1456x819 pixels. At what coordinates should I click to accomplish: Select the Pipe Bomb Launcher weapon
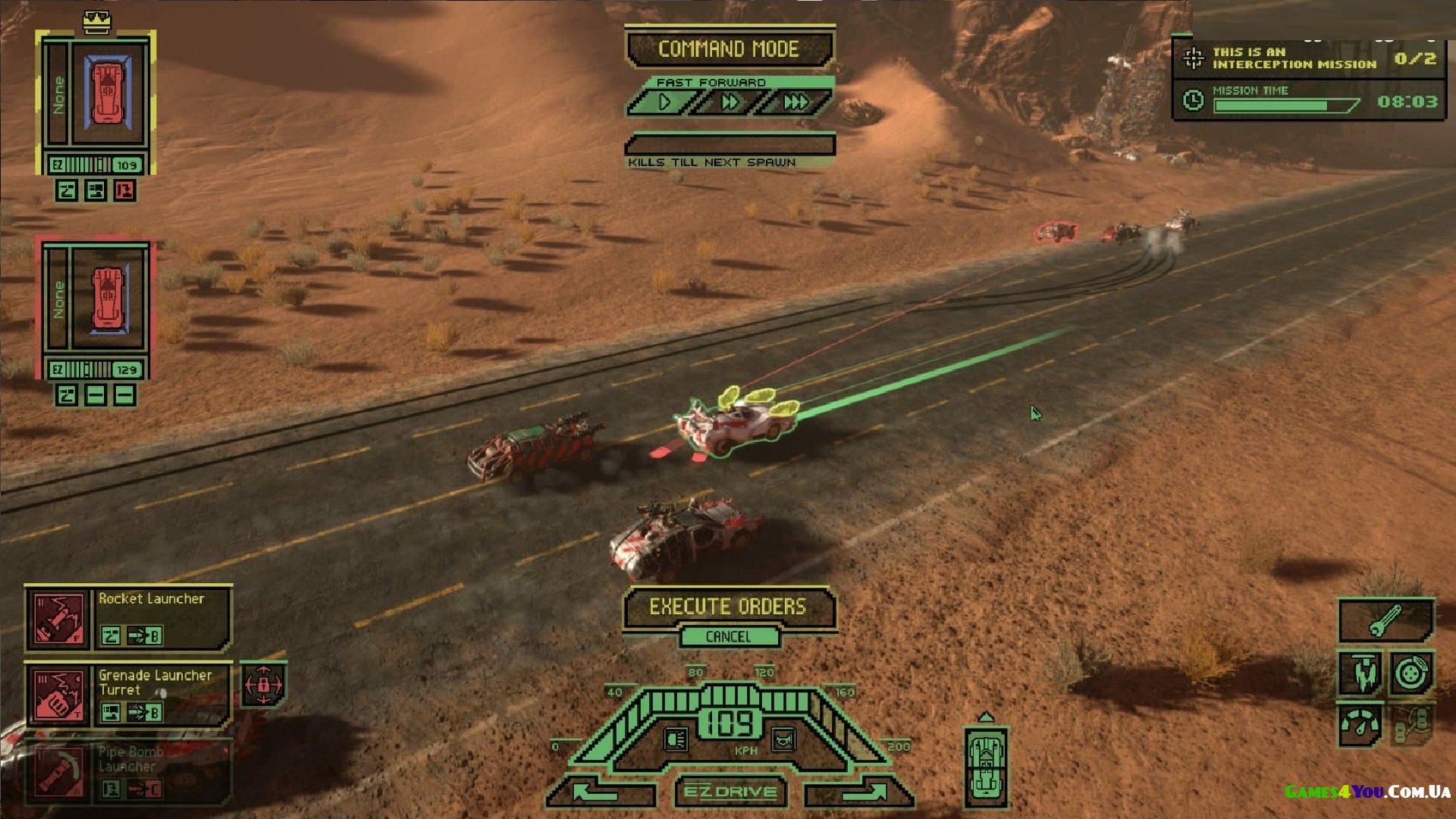[58, 772]
